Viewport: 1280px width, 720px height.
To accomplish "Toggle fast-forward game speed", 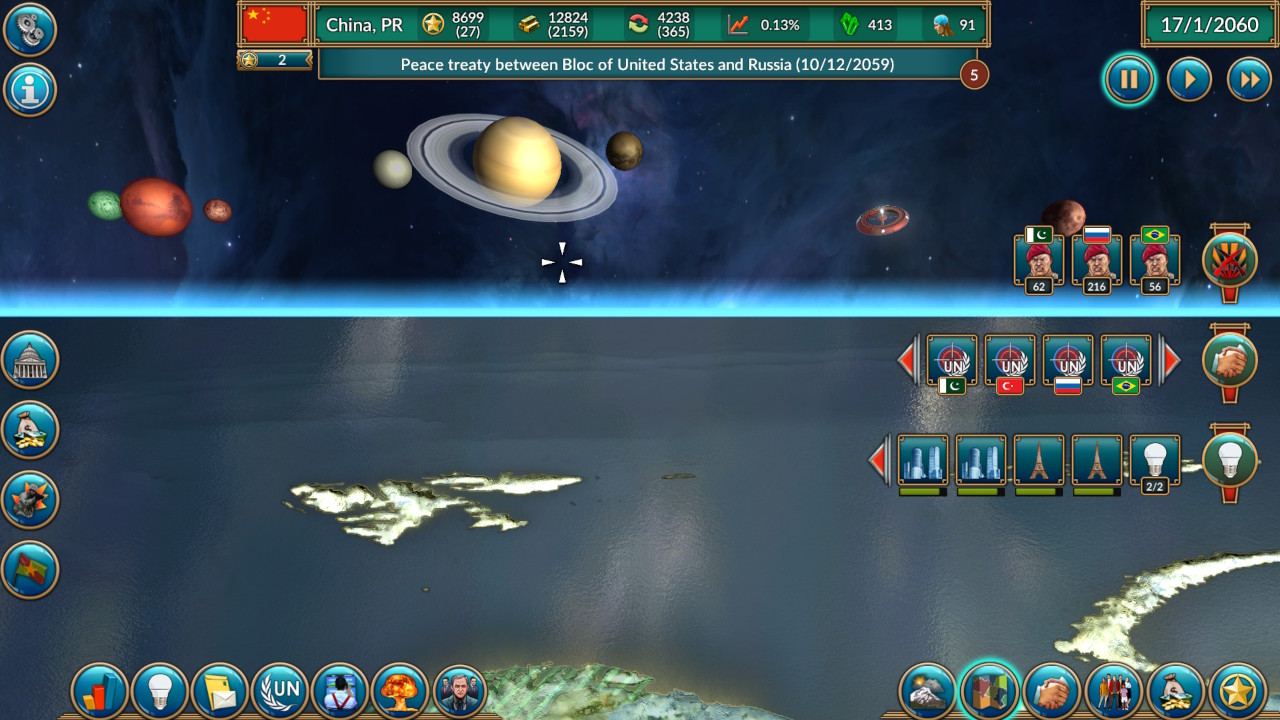I will click(1249, 79).
